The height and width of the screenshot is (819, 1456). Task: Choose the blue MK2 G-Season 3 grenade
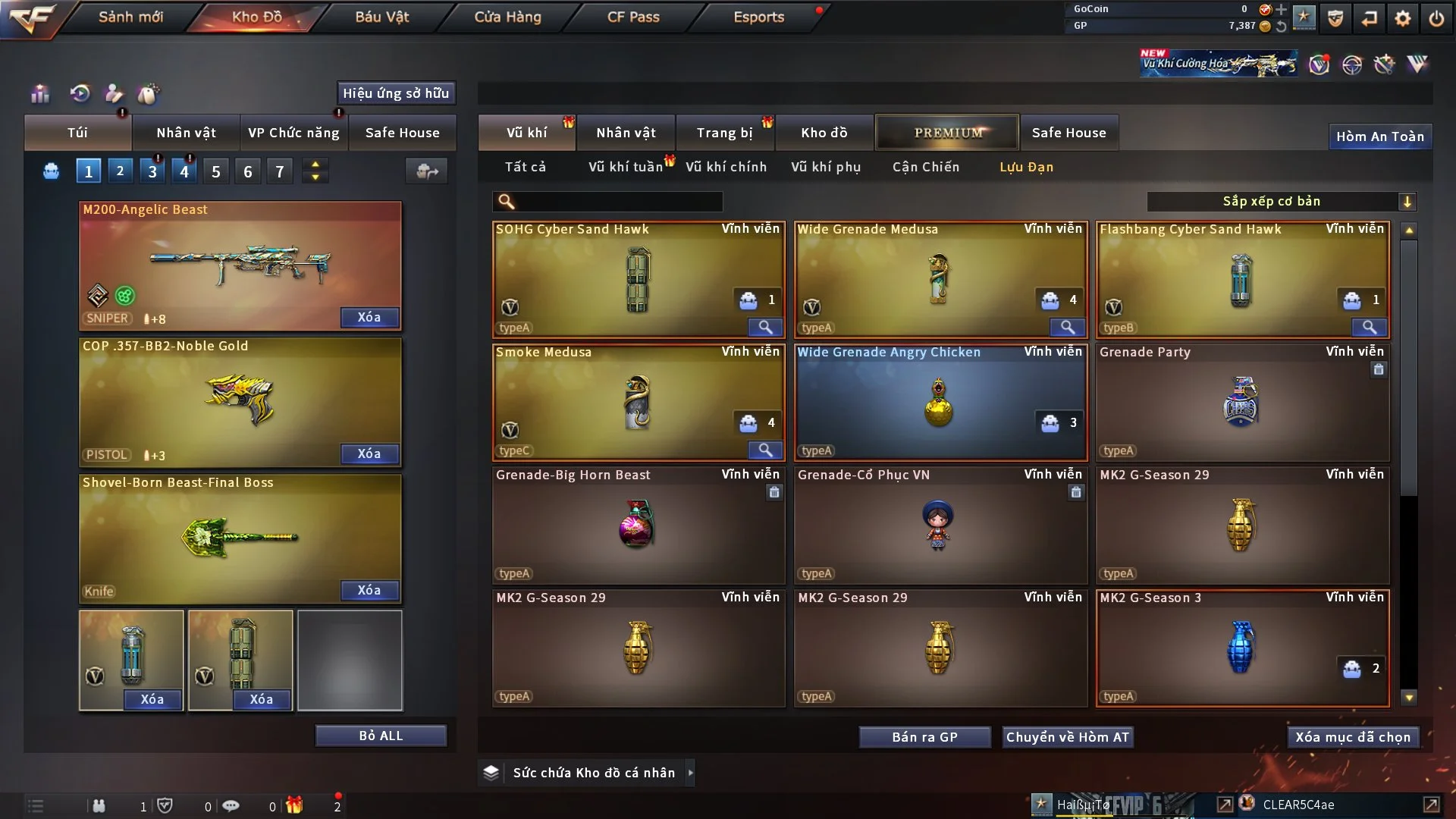point(1241,648)
